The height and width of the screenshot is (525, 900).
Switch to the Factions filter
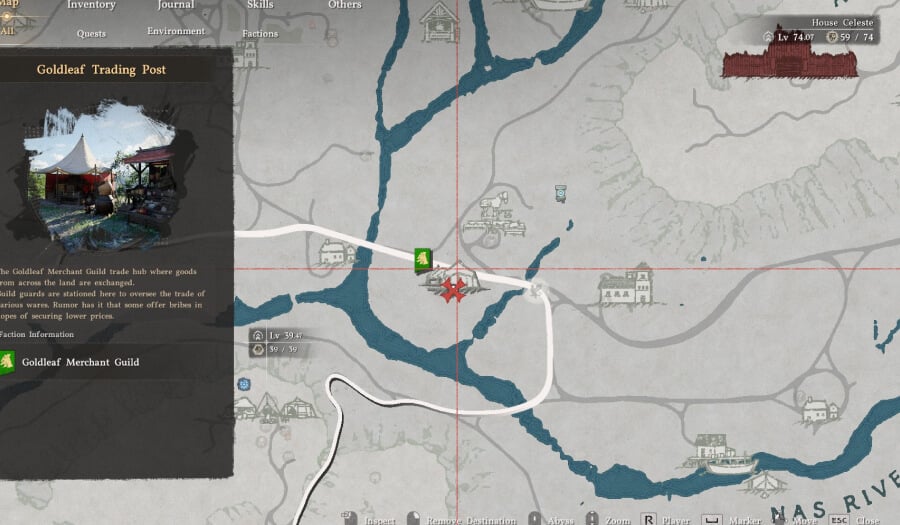tap(260, 34)
